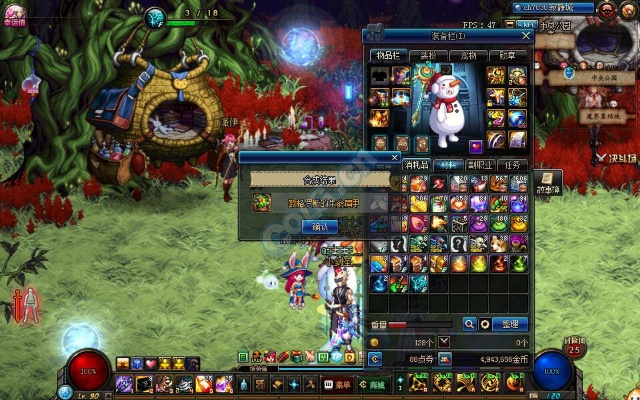
Task: Click the 整理 sort inventory button
Action: tap(511, 324)
